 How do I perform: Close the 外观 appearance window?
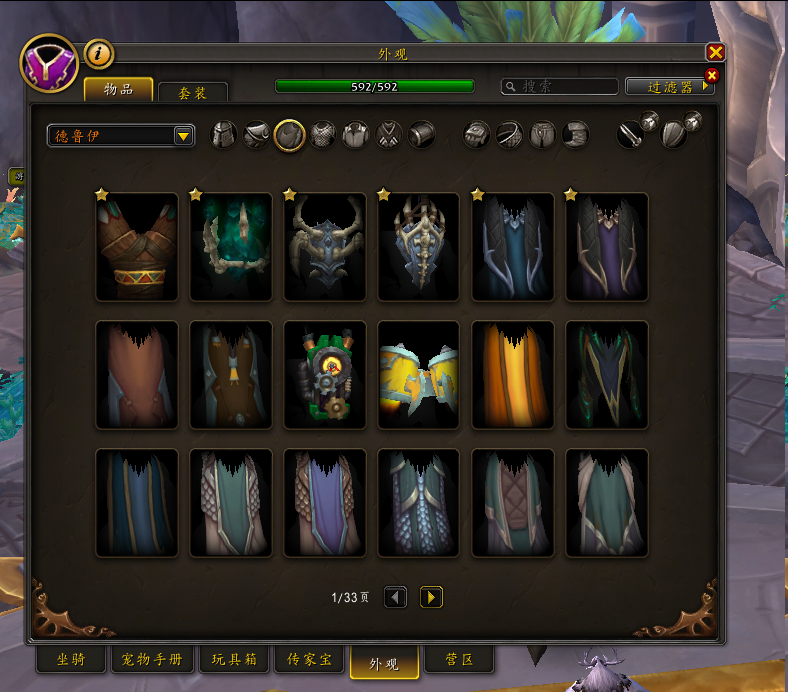tap(715, 53)
